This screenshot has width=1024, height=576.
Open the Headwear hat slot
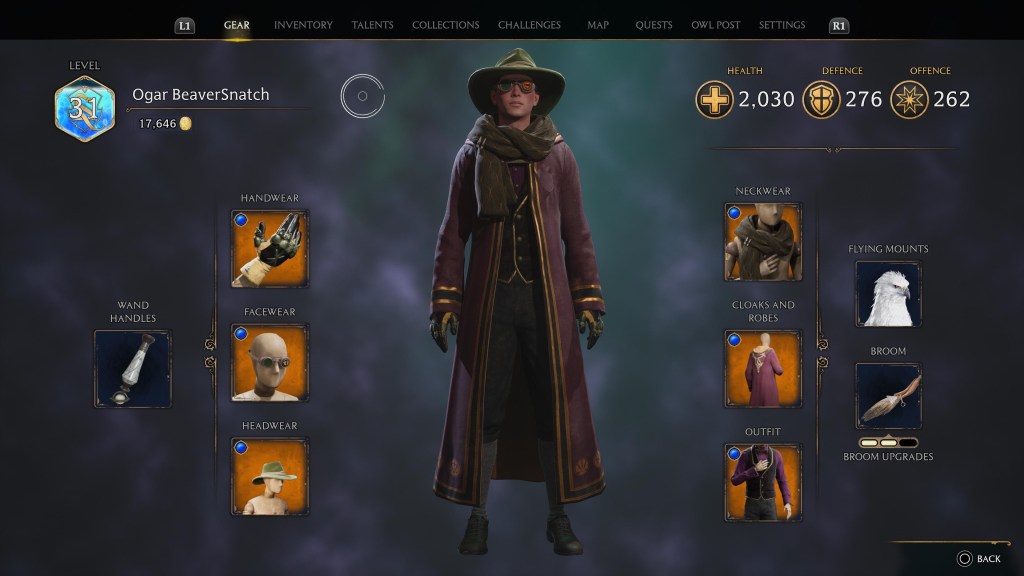click(x=270, y=476)
